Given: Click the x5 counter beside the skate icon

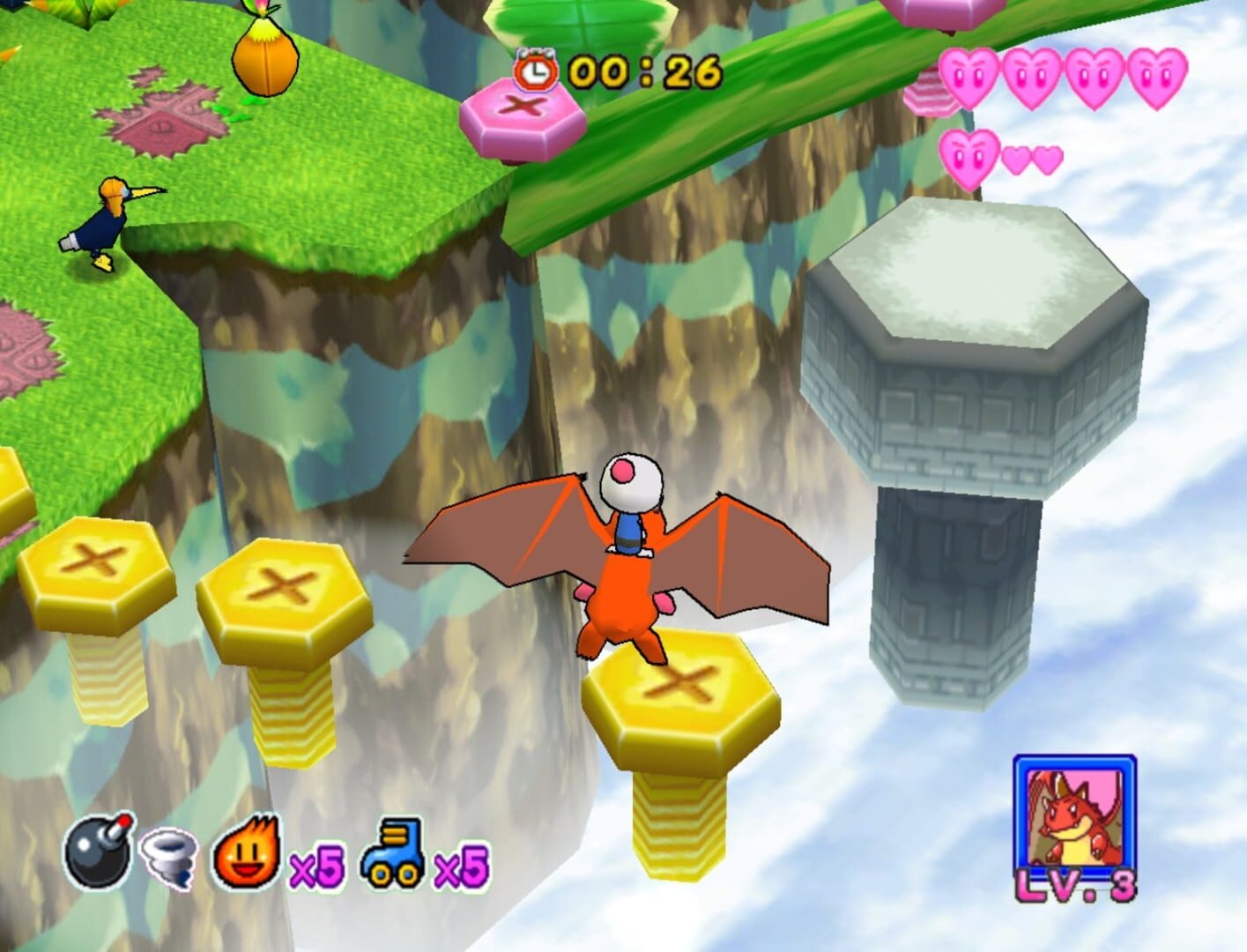Looking at the screenshot, I should [x=460, y=867].
